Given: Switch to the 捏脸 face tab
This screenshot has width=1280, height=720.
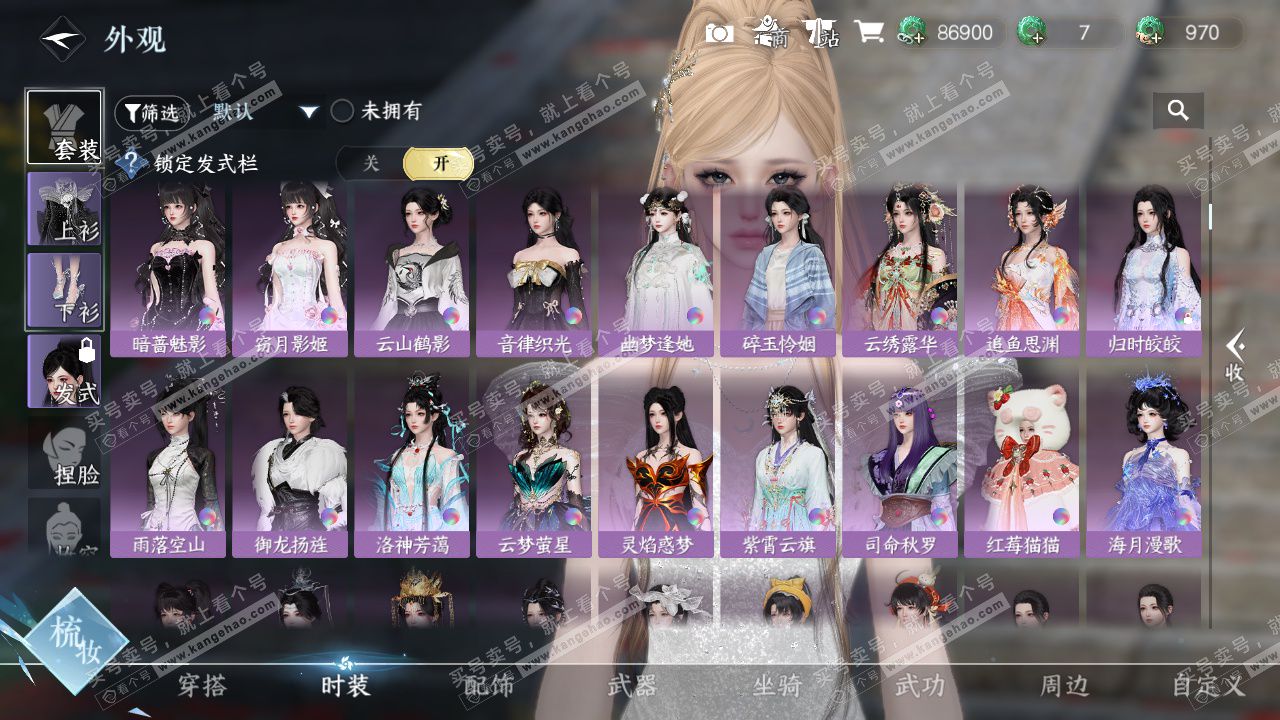Looking at the screenshot, I should click(x=64, y=455).
